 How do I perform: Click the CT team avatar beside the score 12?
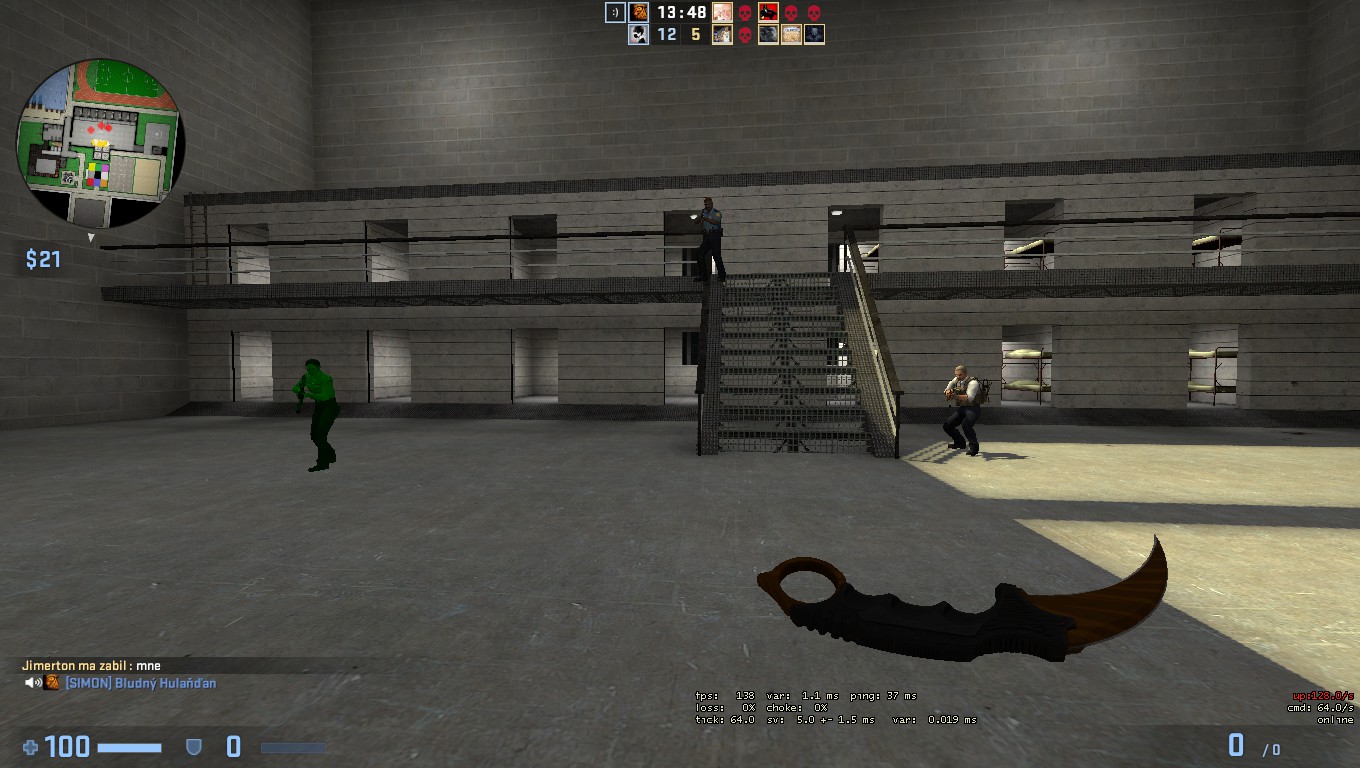pyautogui.click(x=638, y=34)
